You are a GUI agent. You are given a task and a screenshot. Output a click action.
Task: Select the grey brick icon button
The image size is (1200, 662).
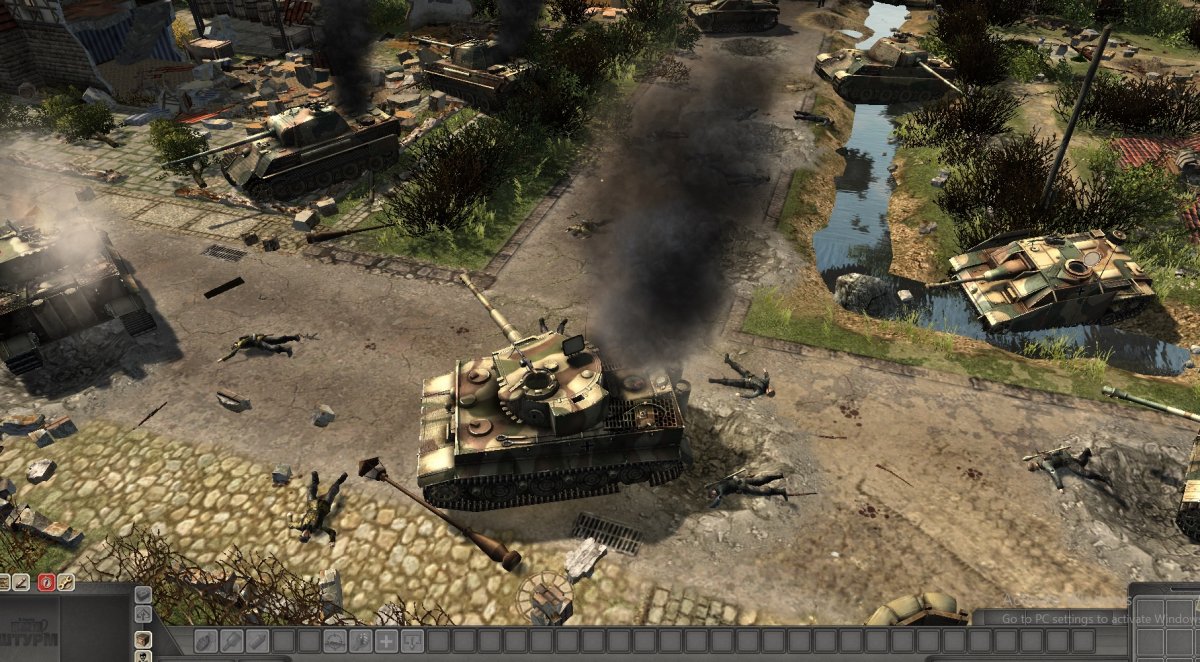coord(143,595)
